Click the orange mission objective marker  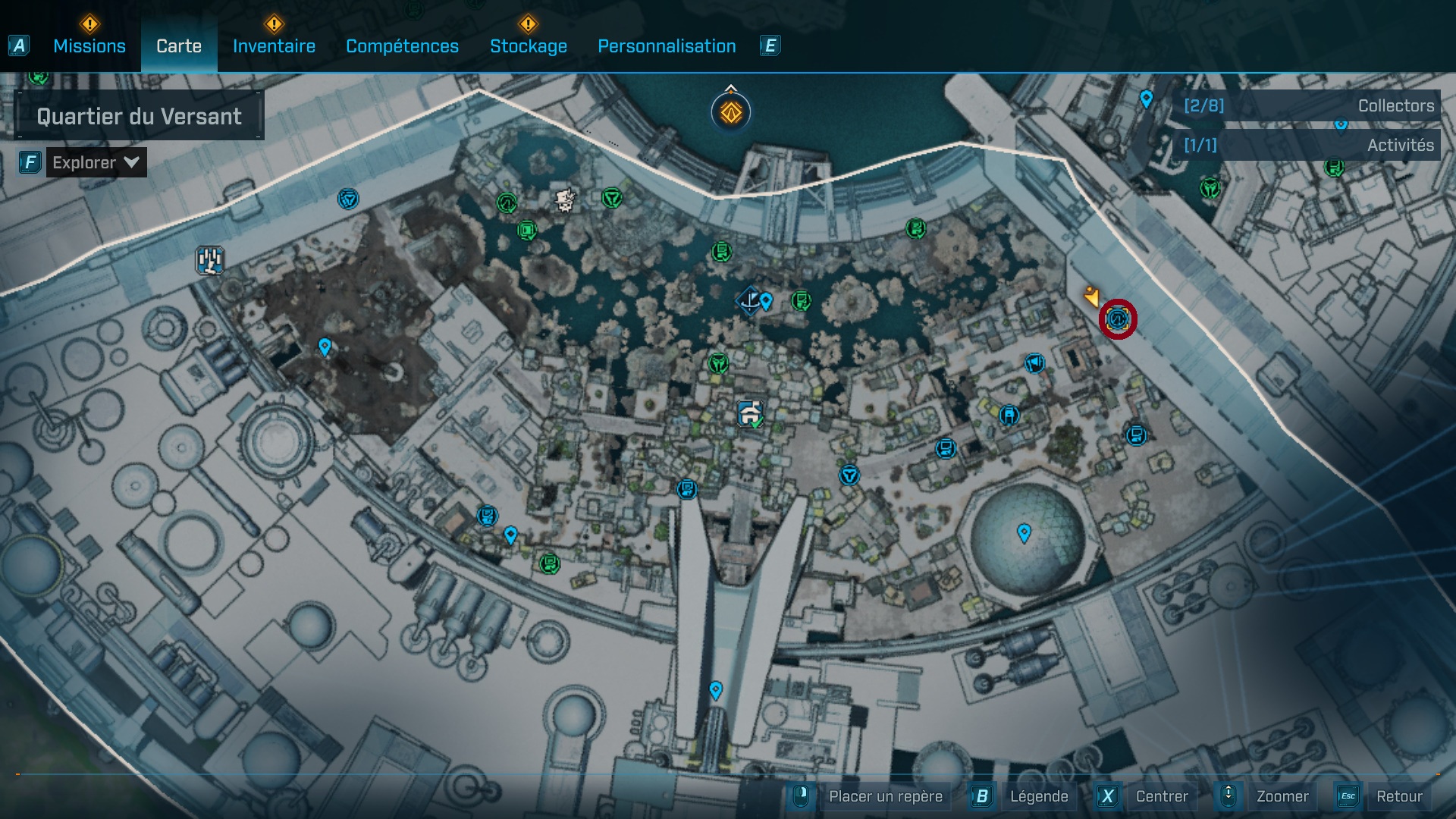tap(731, 113)
